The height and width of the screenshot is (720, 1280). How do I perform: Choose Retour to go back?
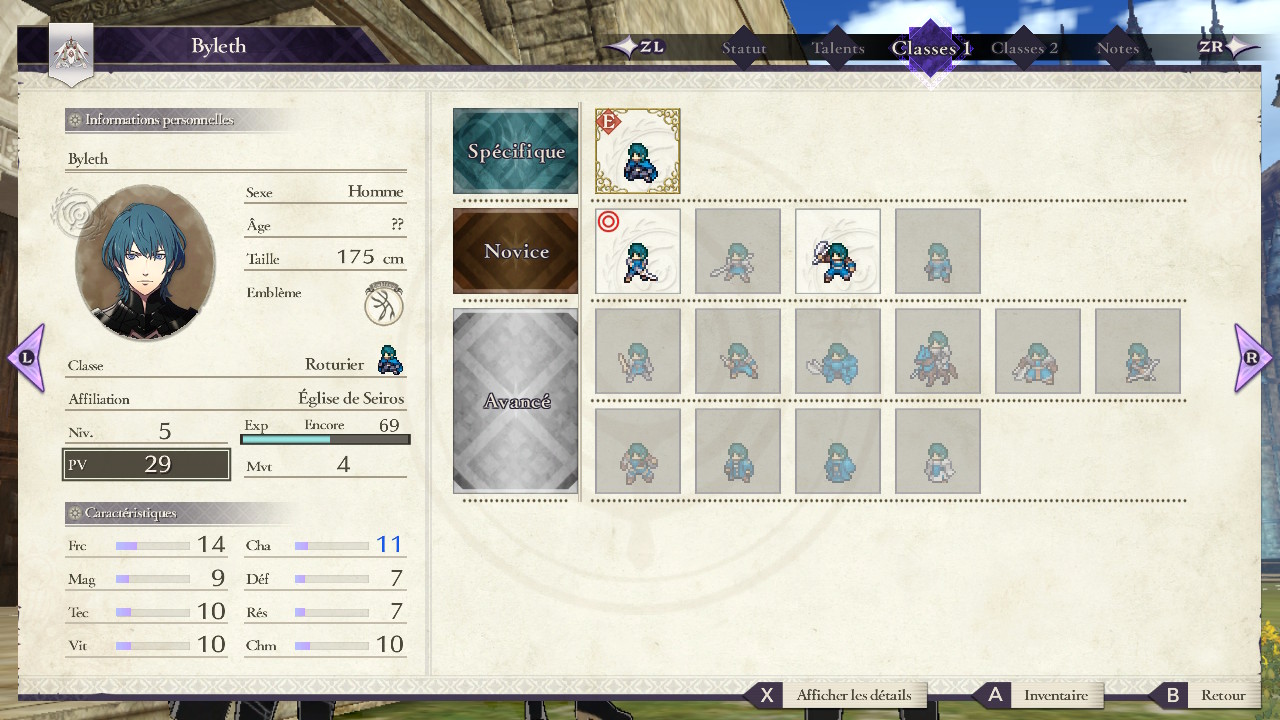(x=1222, y=695)
